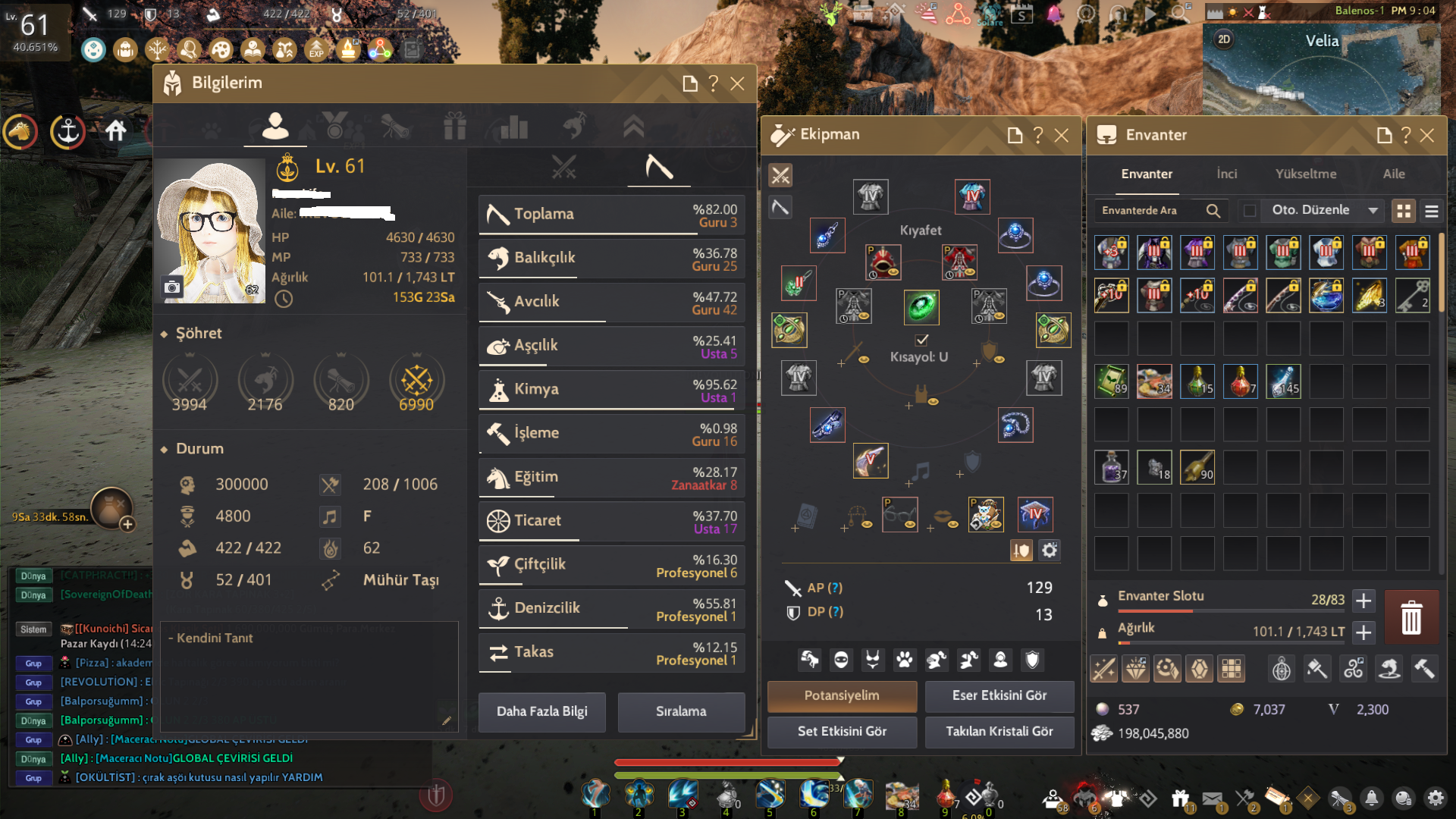Toggle the Oto. Düzenle checkbox
Image resolution: width=1456 pixels, height=819 pixels.
click(1250, 210)
